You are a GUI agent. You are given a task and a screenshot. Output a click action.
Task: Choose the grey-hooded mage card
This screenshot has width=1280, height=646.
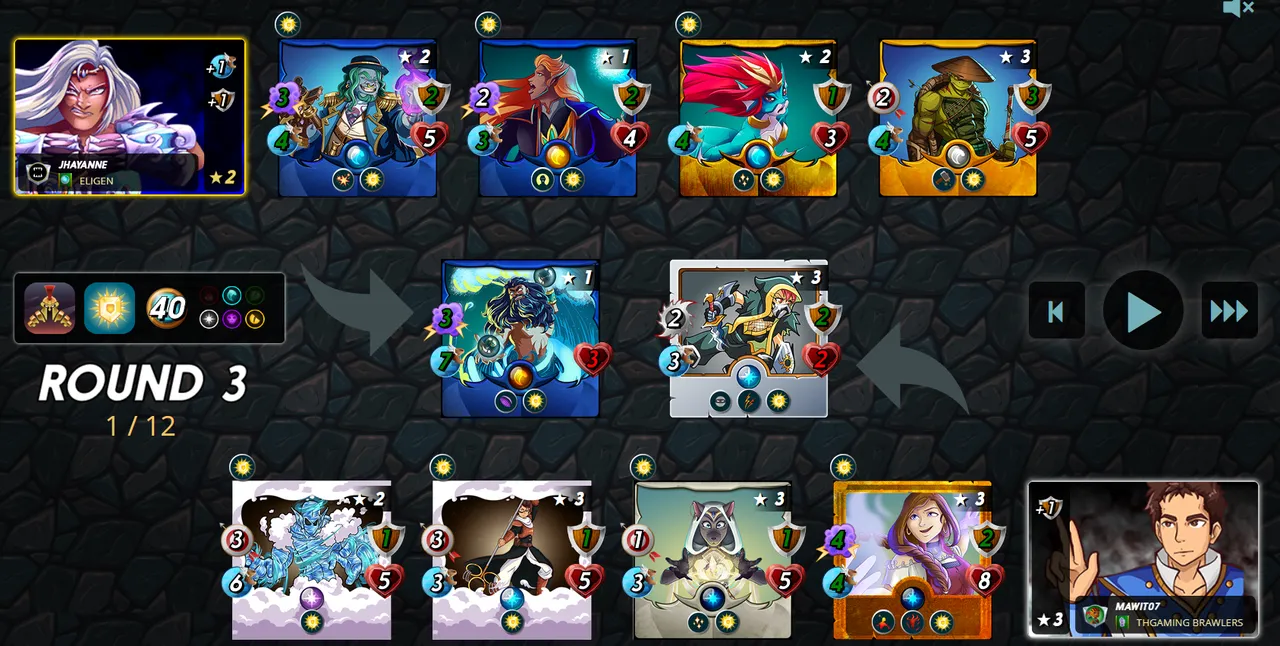tap(712, 560)
